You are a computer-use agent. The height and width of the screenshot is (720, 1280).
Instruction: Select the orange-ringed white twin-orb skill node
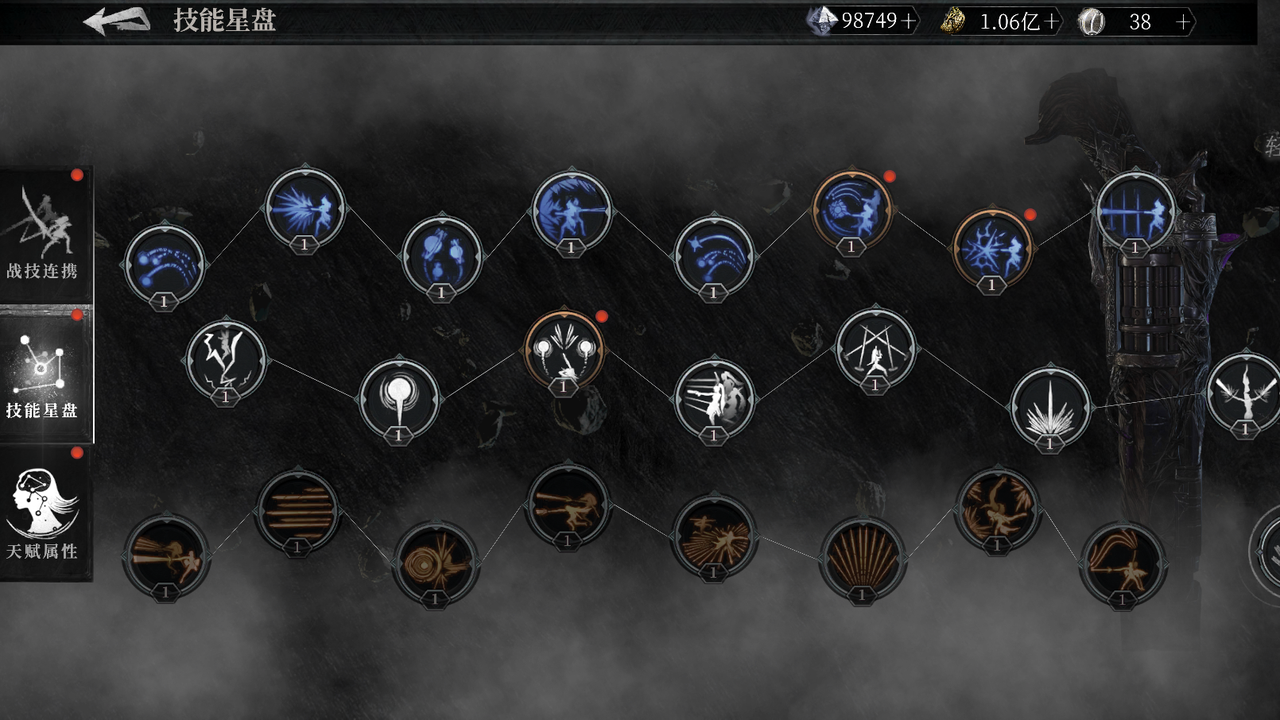tap(564, 349)
